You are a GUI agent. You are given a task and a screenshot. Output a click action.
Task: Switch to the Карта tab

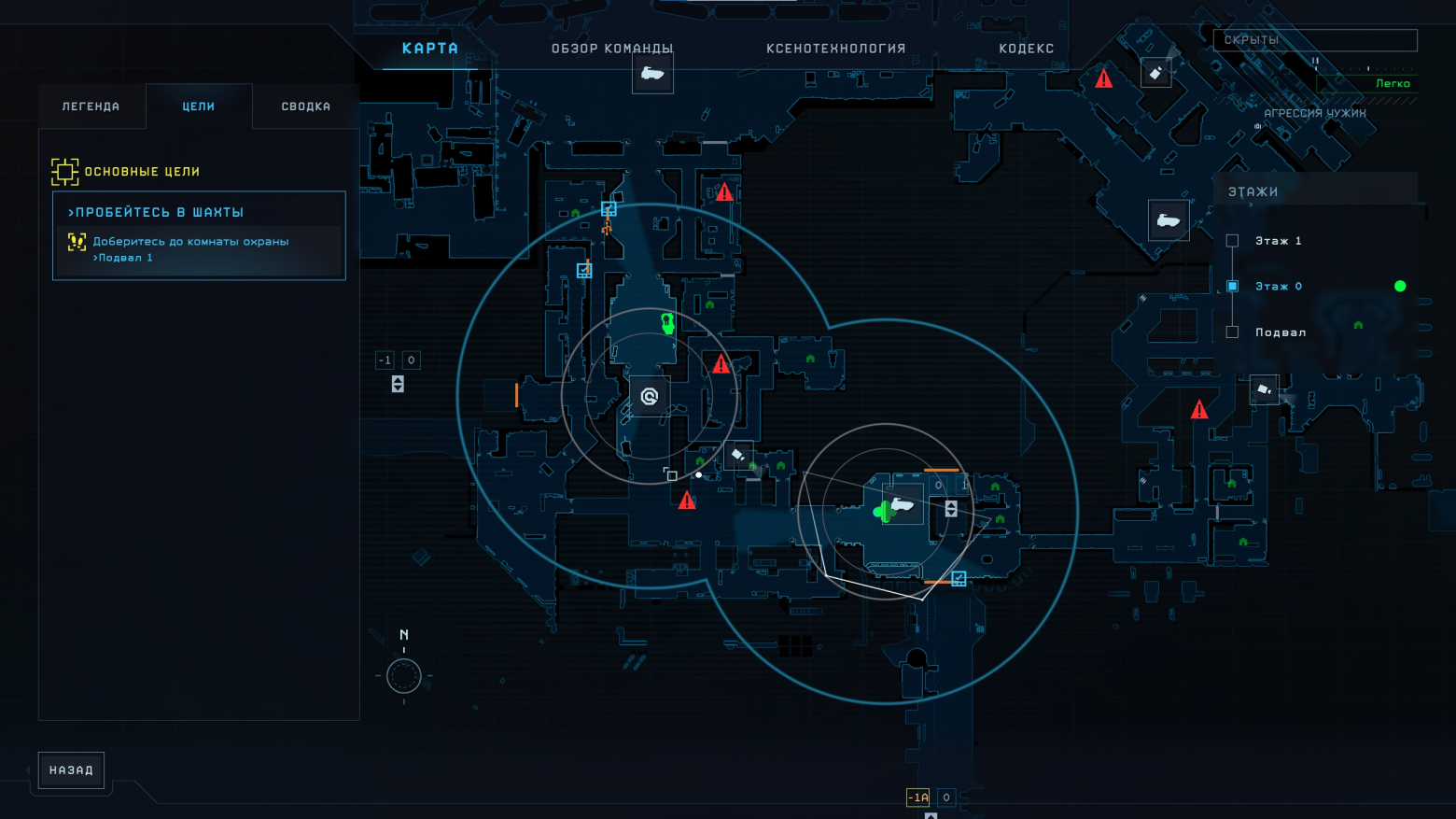429,49
